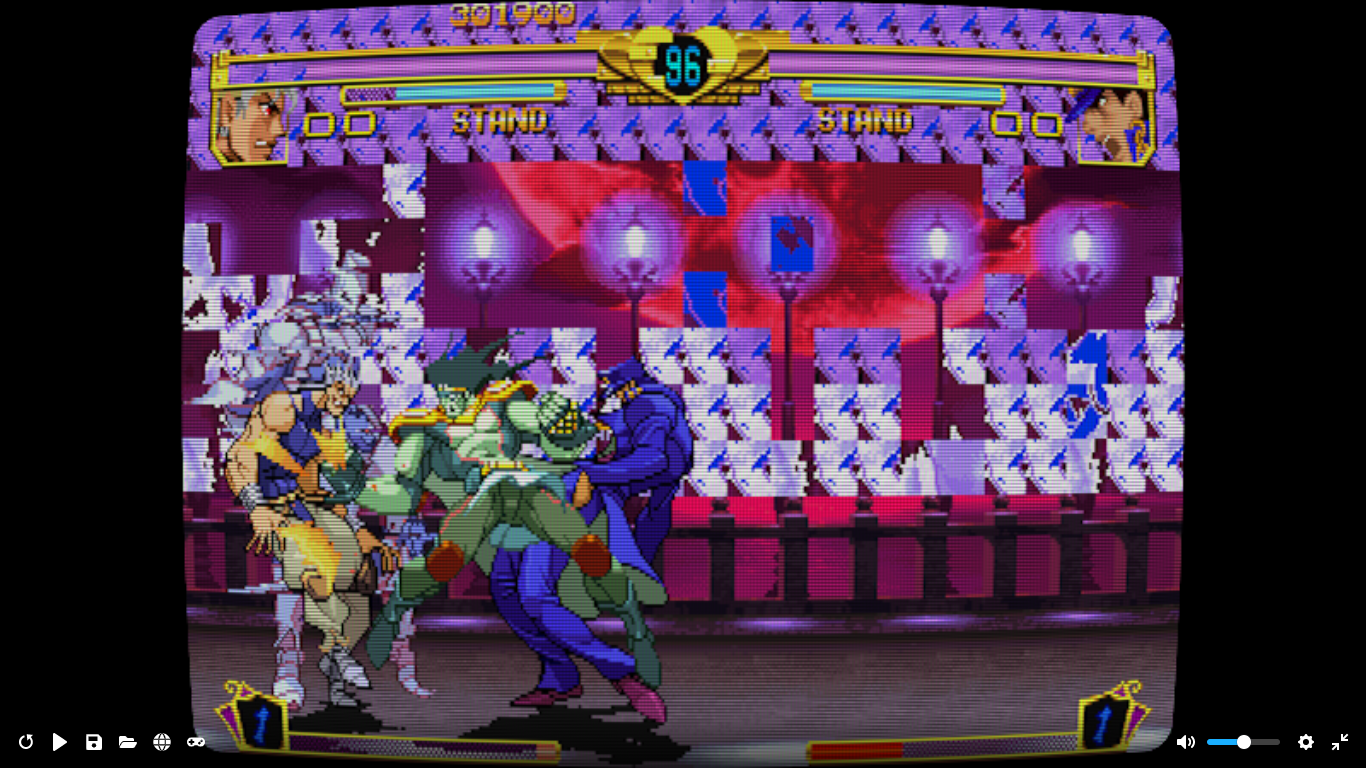Save the current game state
Image resolution: width=1366 pixels, height=768 pixels.
(x=93, y=742)
